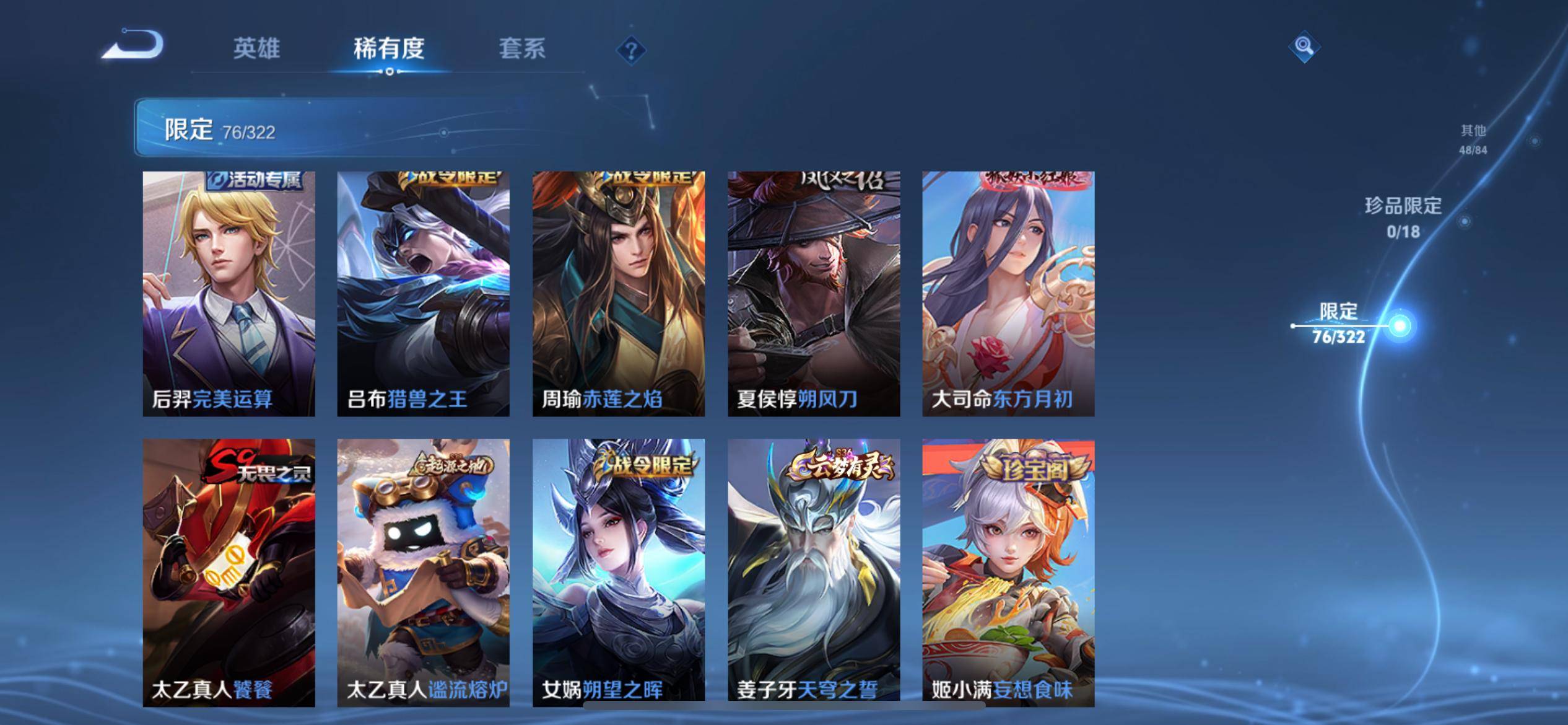Switch to the 英雄 tab
Viewport: 1568px width, 725px height.
coord(256,48)
